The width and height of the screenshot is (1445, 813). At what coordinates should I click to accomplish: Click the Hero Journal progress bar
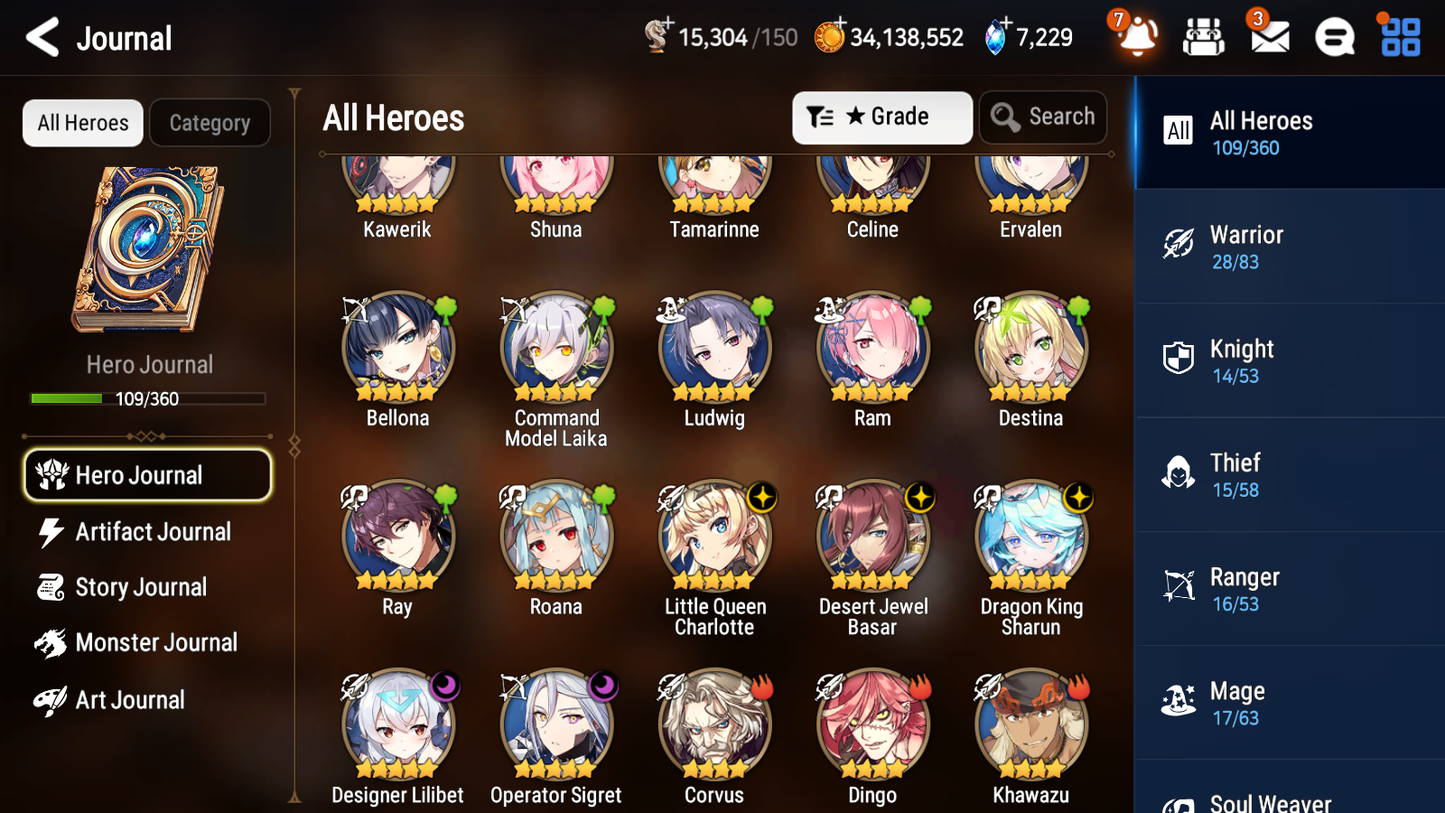click(149, 397)
